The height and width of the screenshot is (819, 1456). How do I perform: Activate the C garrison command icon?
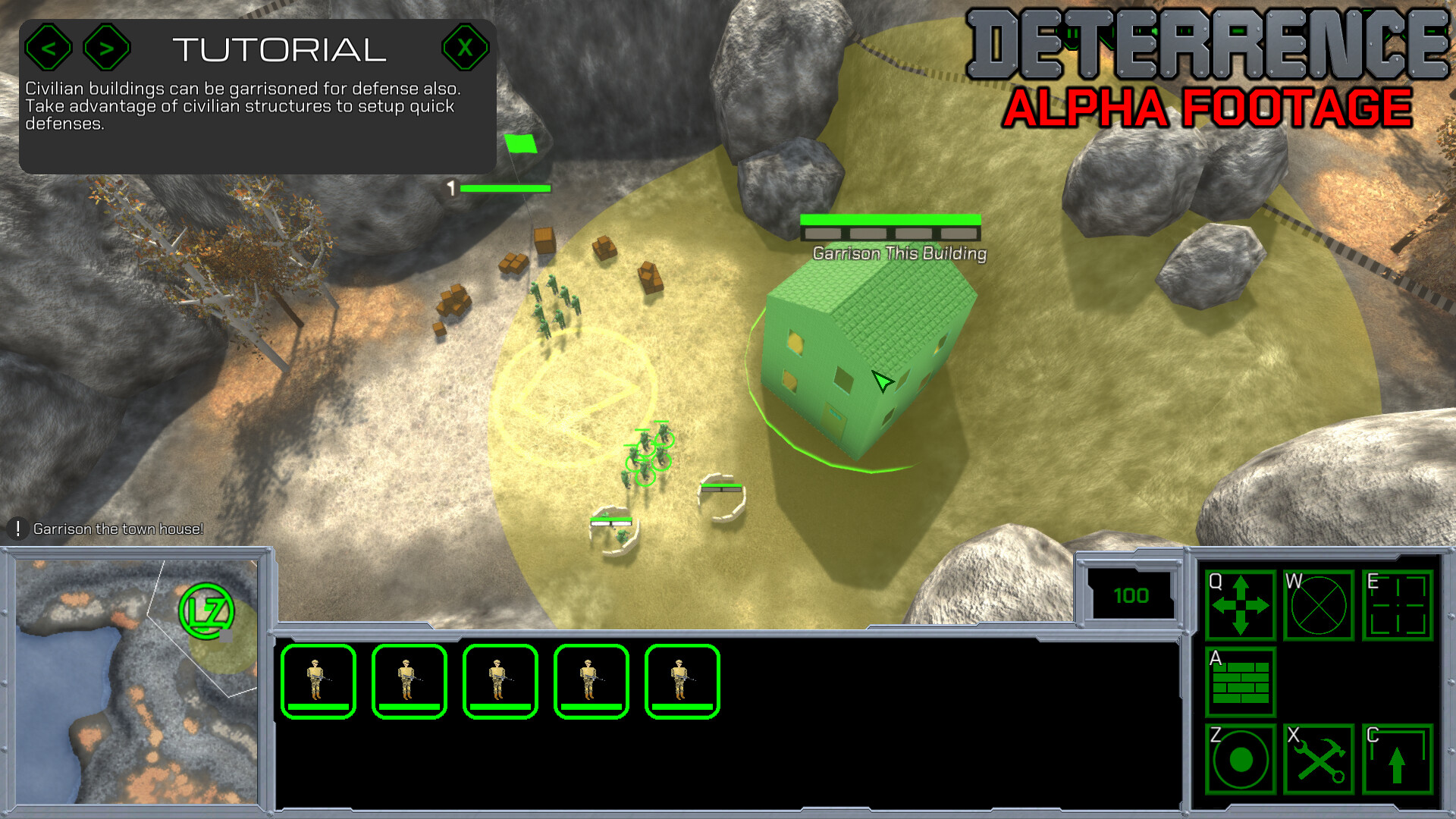tap(1396, 761)
